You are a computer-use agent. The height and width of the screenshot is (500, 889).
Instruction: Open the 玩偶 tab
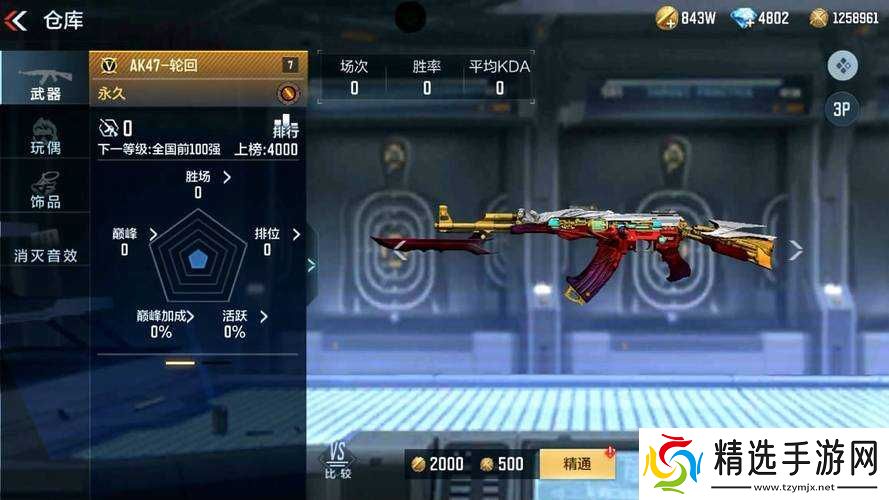tap(45, 137)
